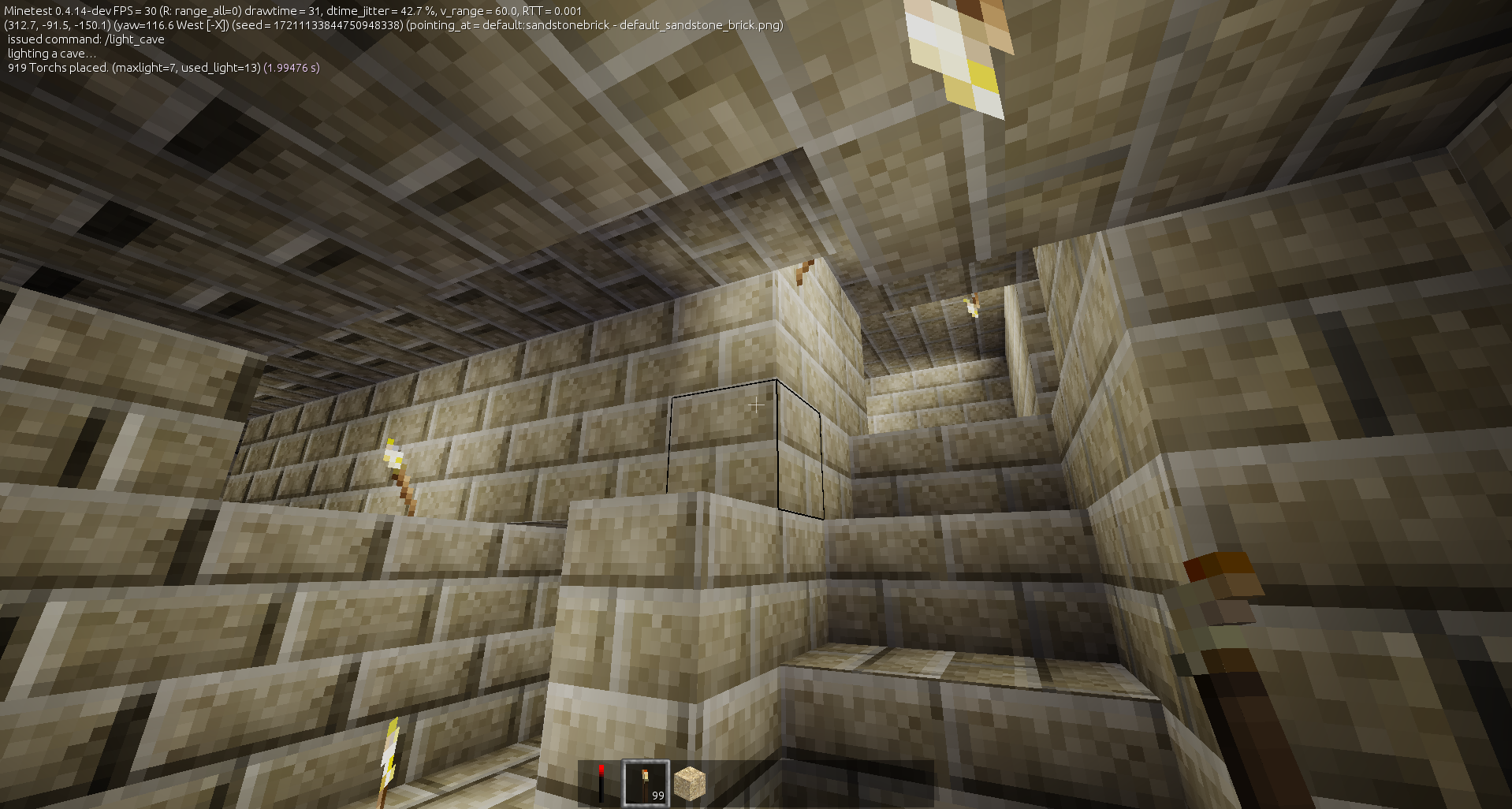Click the crosshair at screen center
1512x809 pixels.
click(755, 404)
